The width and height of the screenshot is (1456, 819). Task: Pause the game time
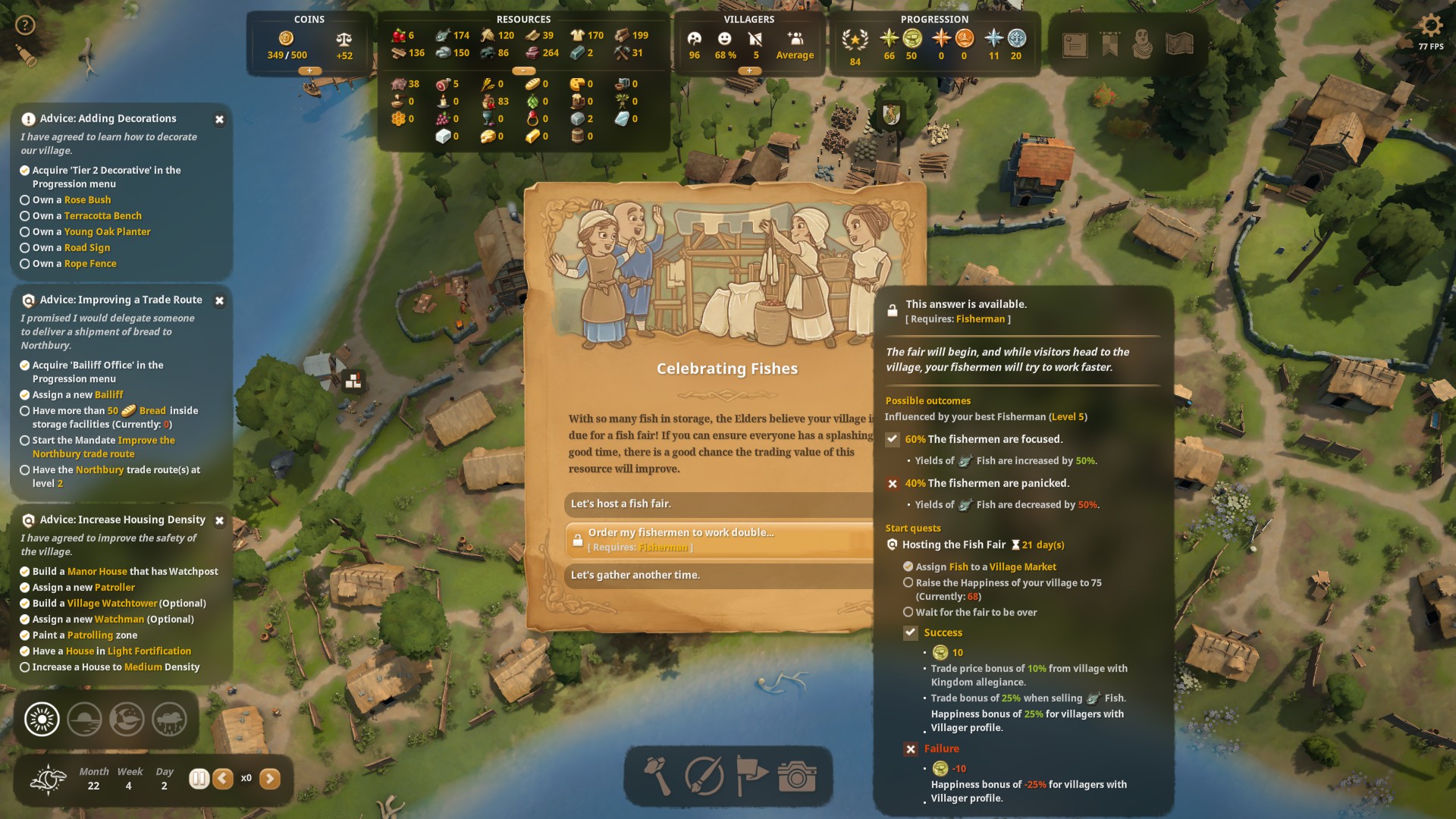(x=199, y=779)
